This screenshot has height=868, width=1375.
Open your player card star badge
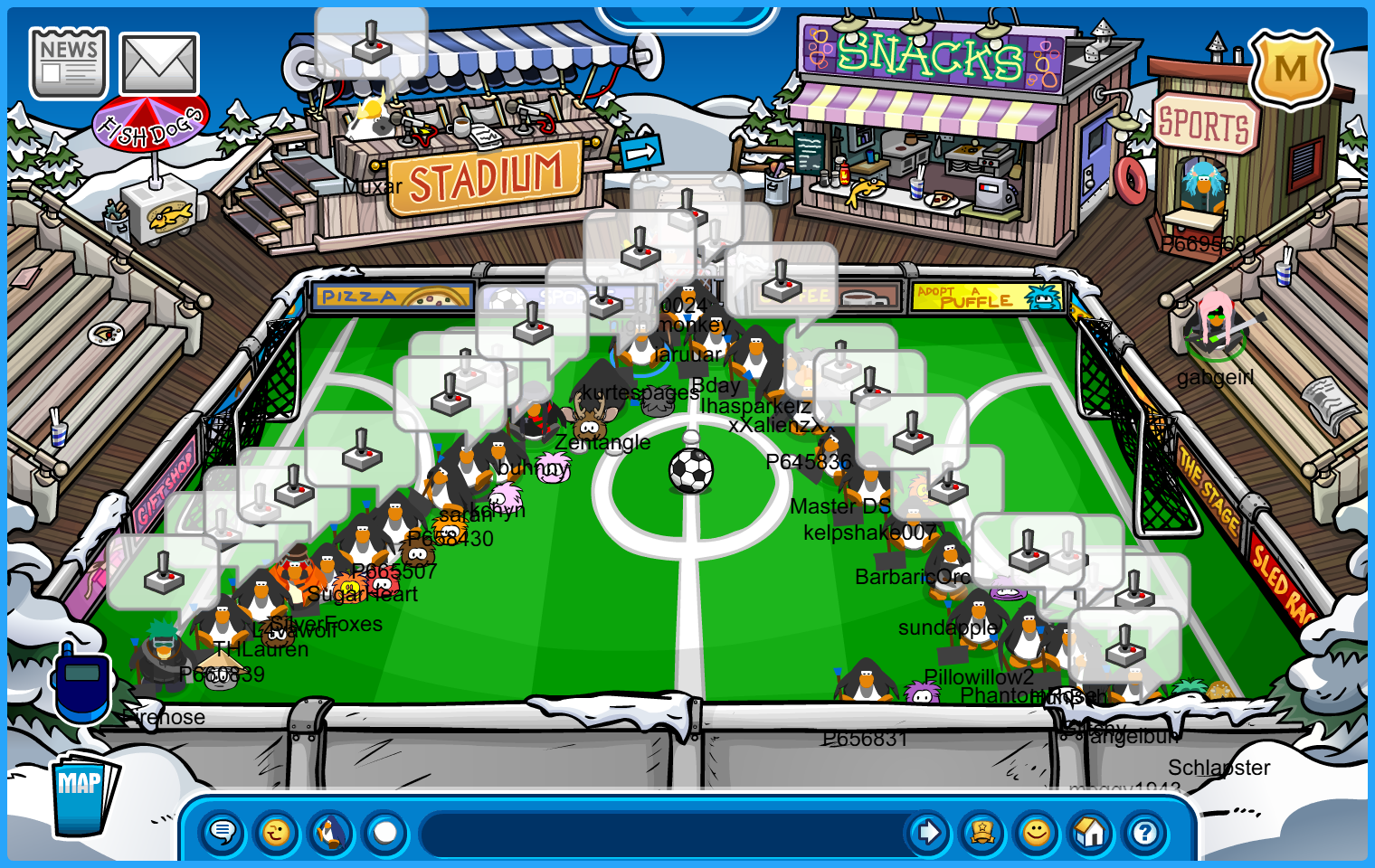[x=982, y=832]
